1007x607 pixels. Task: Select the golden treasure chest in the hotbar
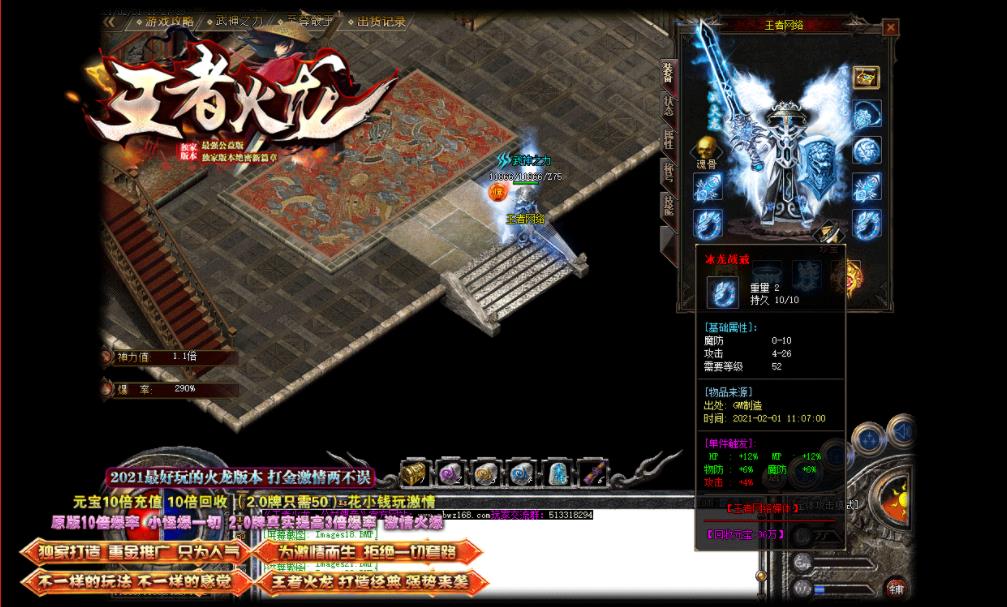pos(413,472)
